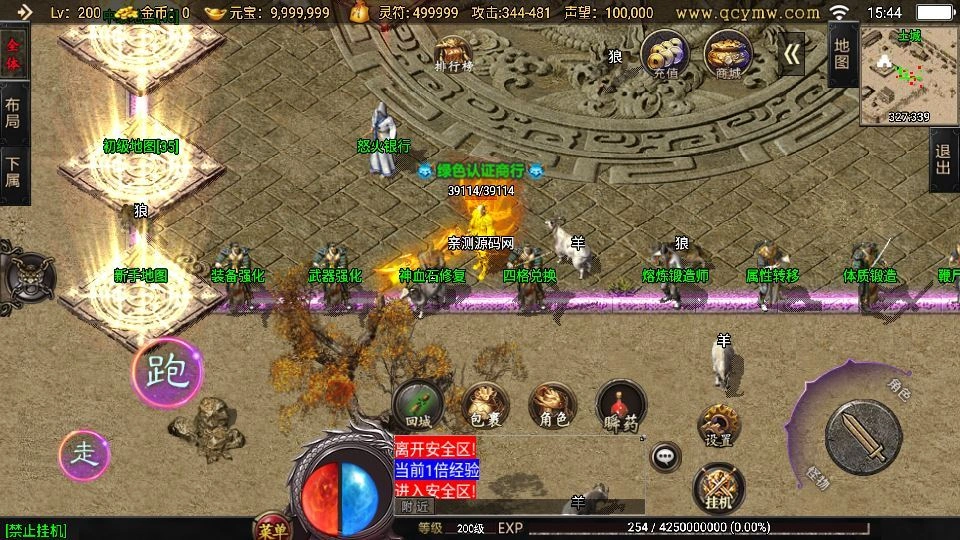This screenshot has width=960, height=540.
Task: Toggle the 挂机 auto-battle button
Action: [718, 487]
